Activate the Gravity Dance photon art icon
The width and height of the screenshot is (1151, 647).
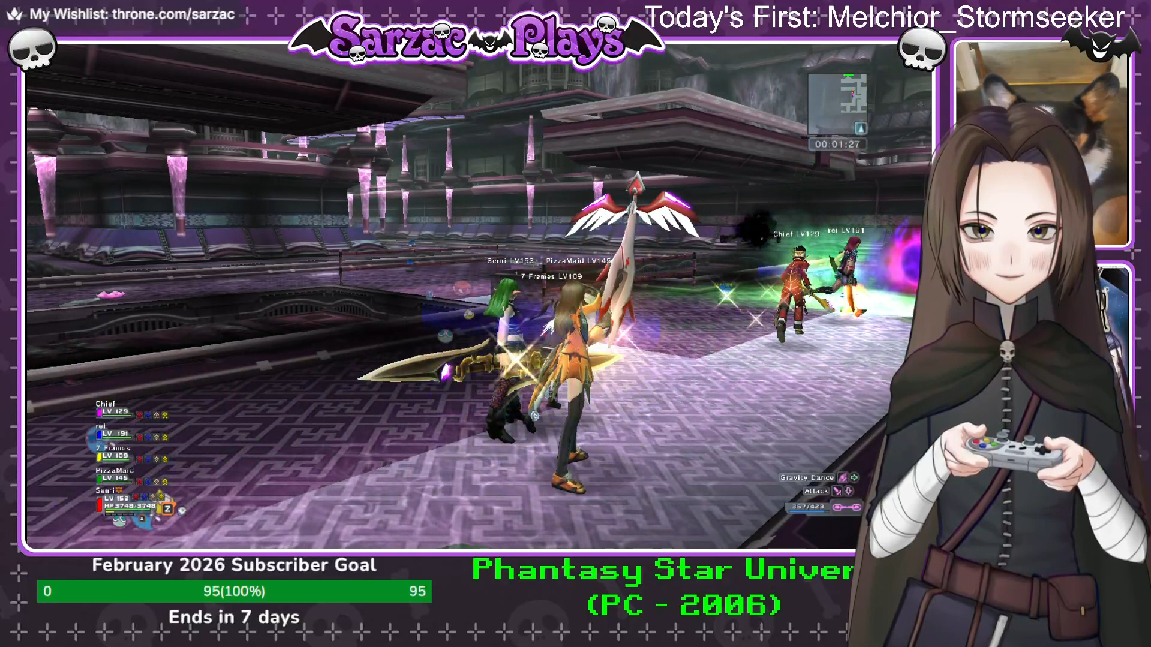[x=843, y=478]
